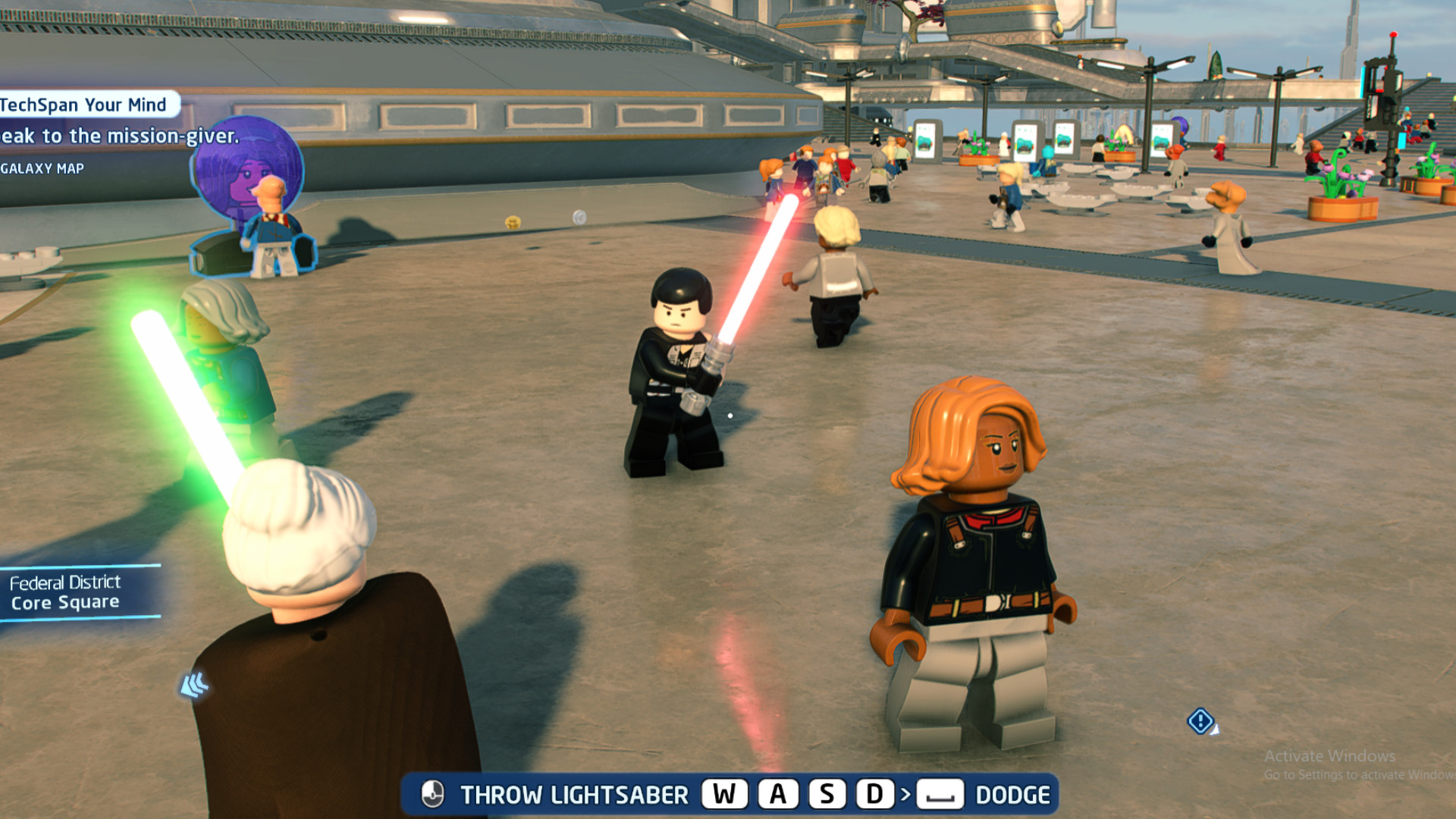Click the Go to Settings activation link
This screenshot has height=819, width=1456.
coord(1357,775)
